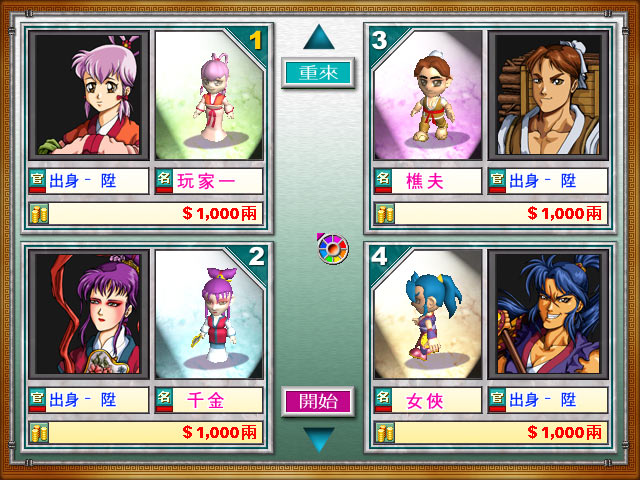
Task: Click the 重來 reset button
Action: coord(318,73)
